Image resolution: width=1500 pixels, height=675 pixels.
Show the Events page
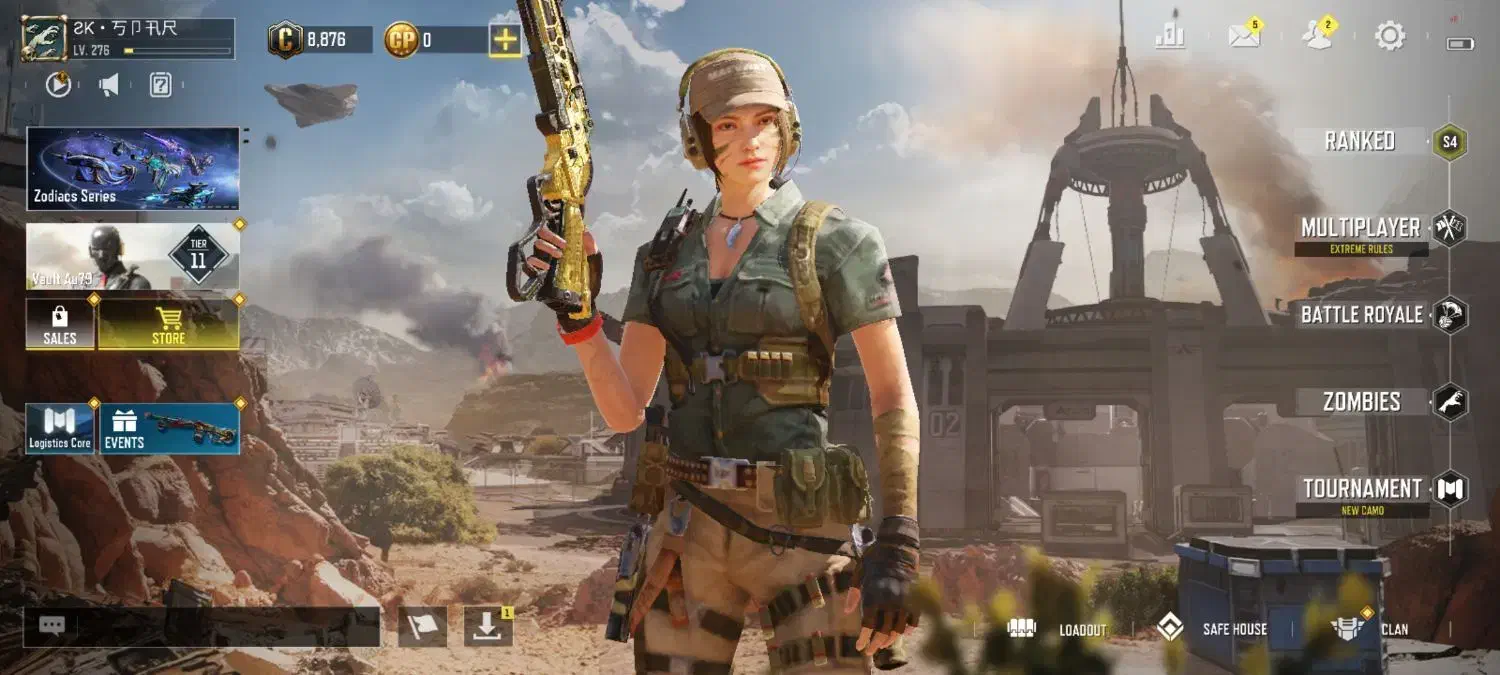coord(169,429)
